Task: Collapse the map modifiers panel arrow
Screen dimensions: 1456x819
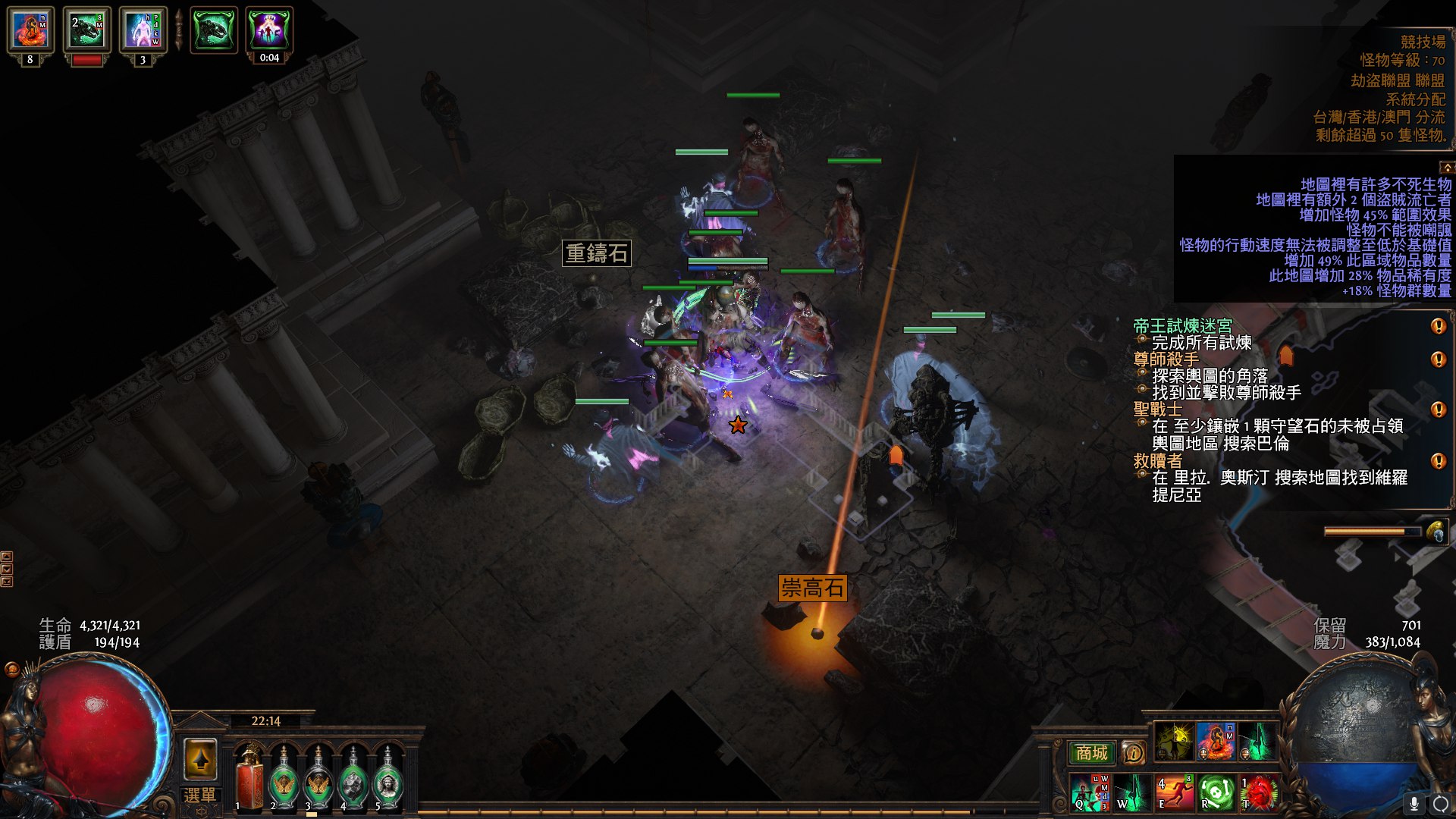Action: pos(1447,167)
